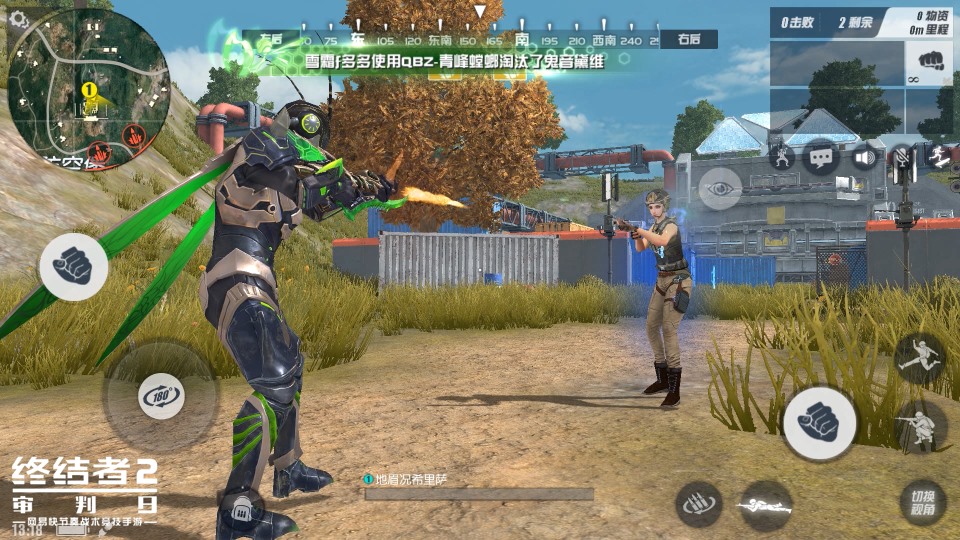This screenshot has height=540, width=960.
Task: Tap the fist button above the 180° control
Action: pyautogui.click(x=74, y=267)
